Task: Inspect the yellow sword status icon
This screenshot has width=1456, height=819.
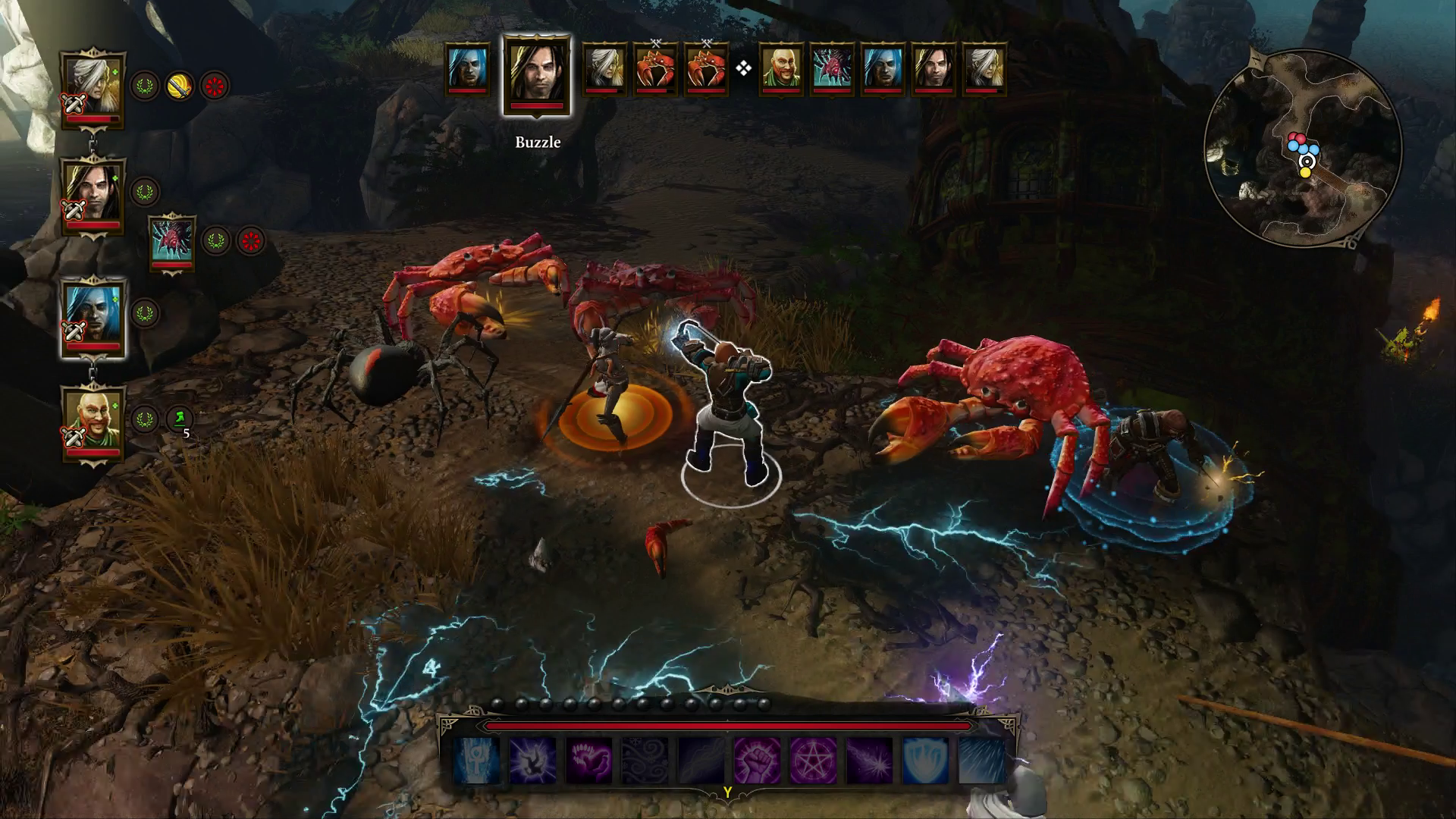Action: tap(180, 86)
